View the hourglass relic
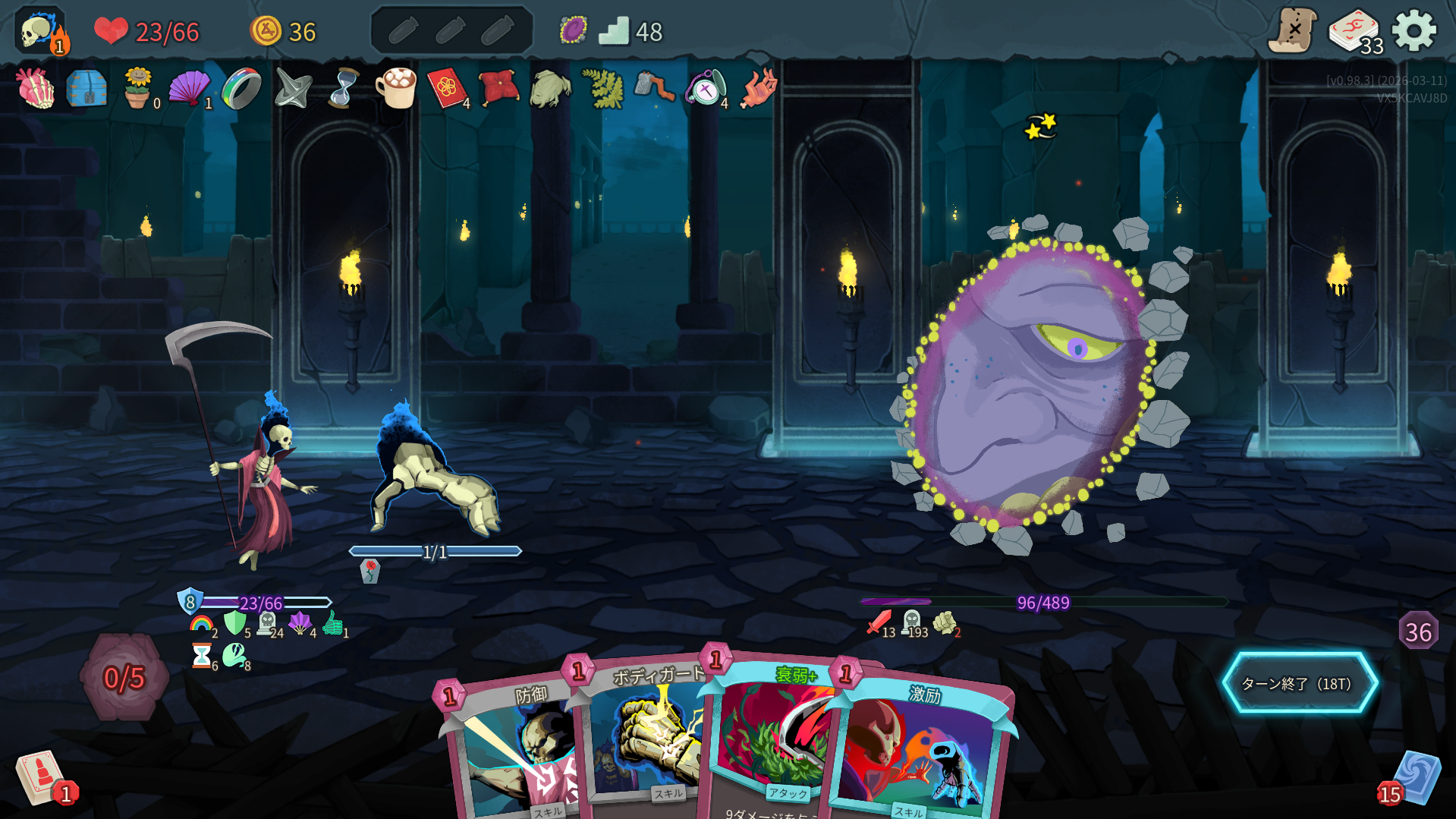 pos(344,88)
